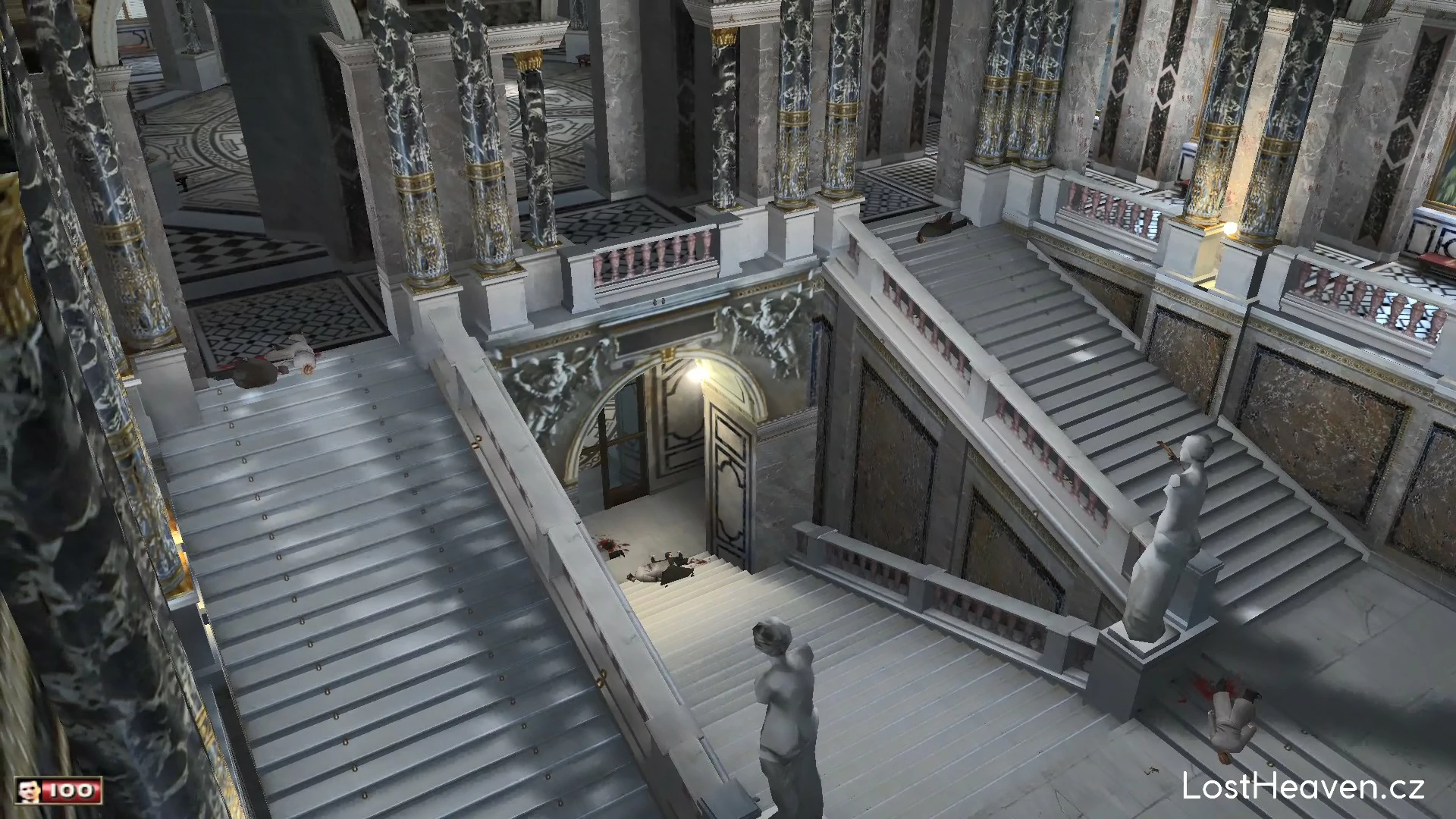This screenshot has height=819, width=1456.
Task: Click the player portrait health icon
Action: pos(30,791)
